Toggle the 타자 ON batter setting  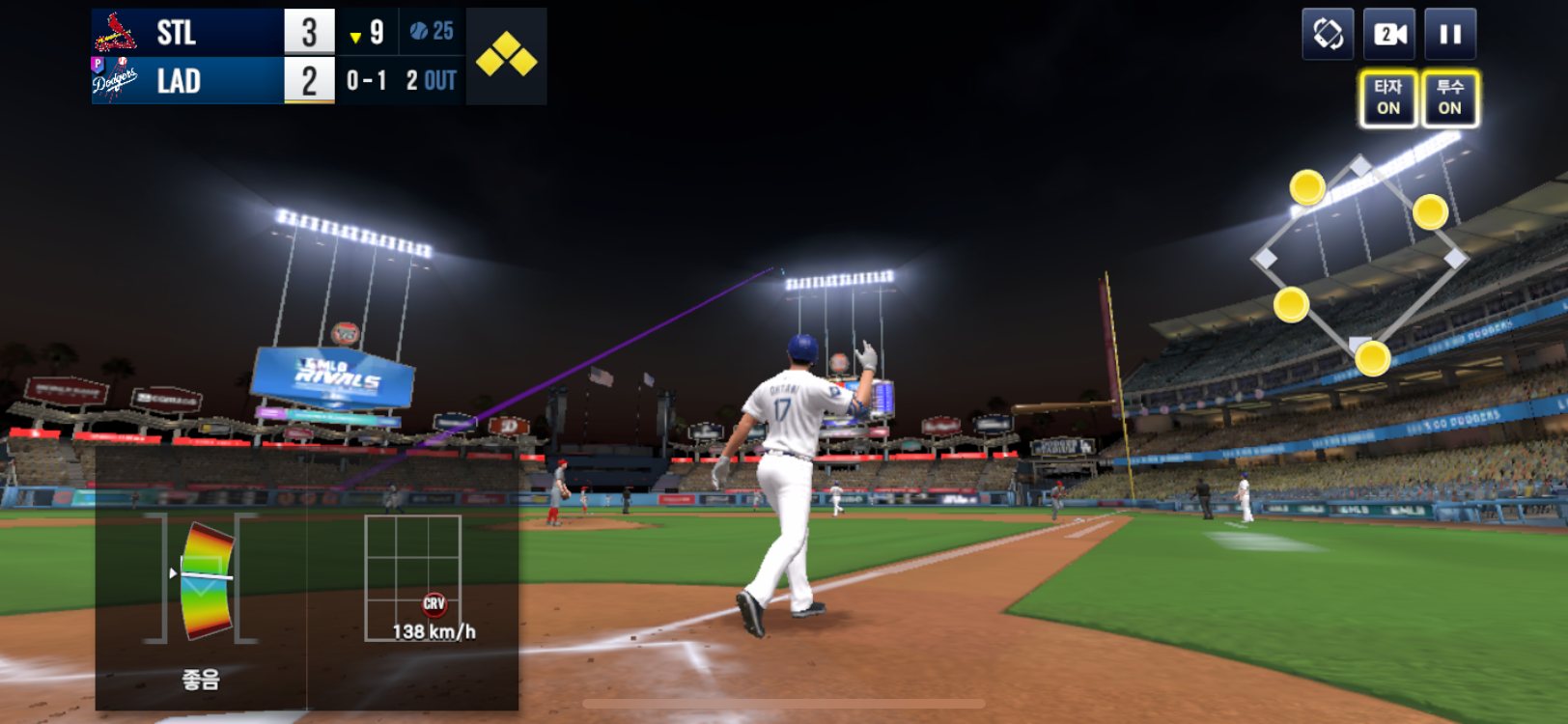pos(1388,97)
